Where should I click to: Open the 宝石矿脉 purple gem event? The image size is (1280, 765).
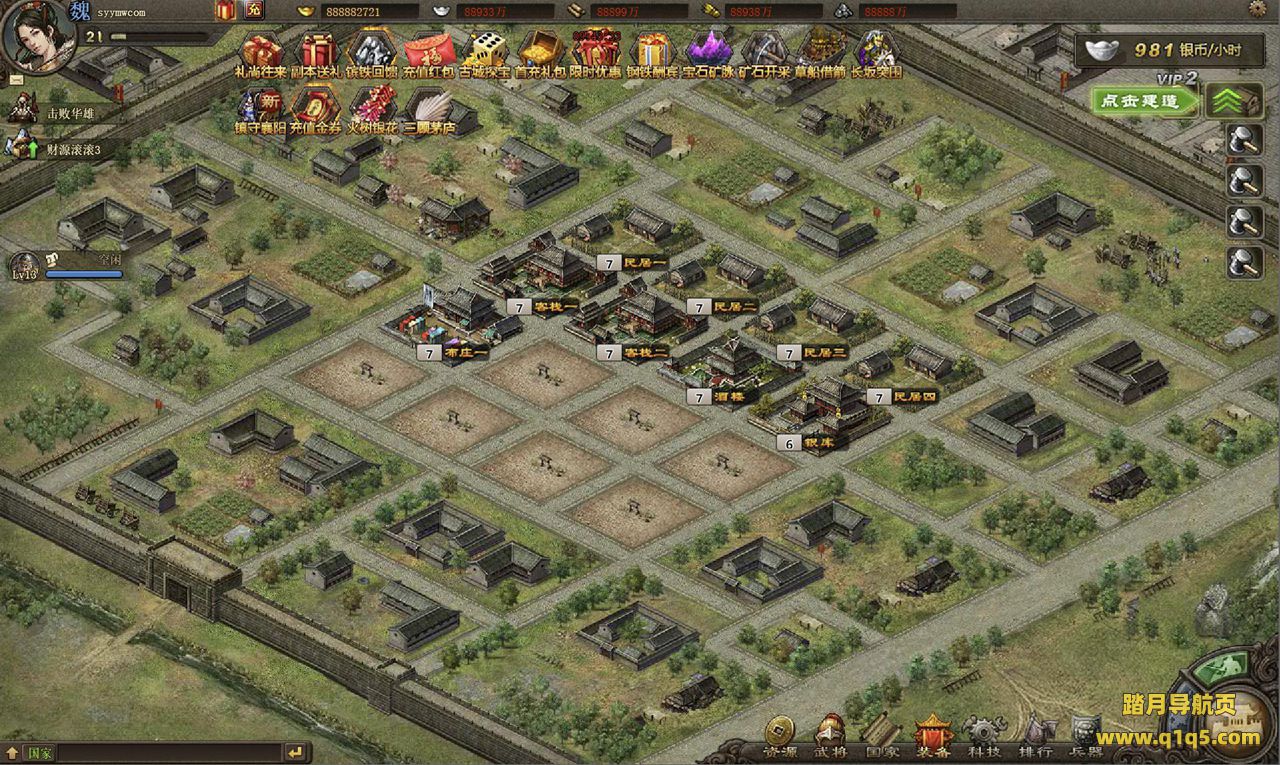708,54
